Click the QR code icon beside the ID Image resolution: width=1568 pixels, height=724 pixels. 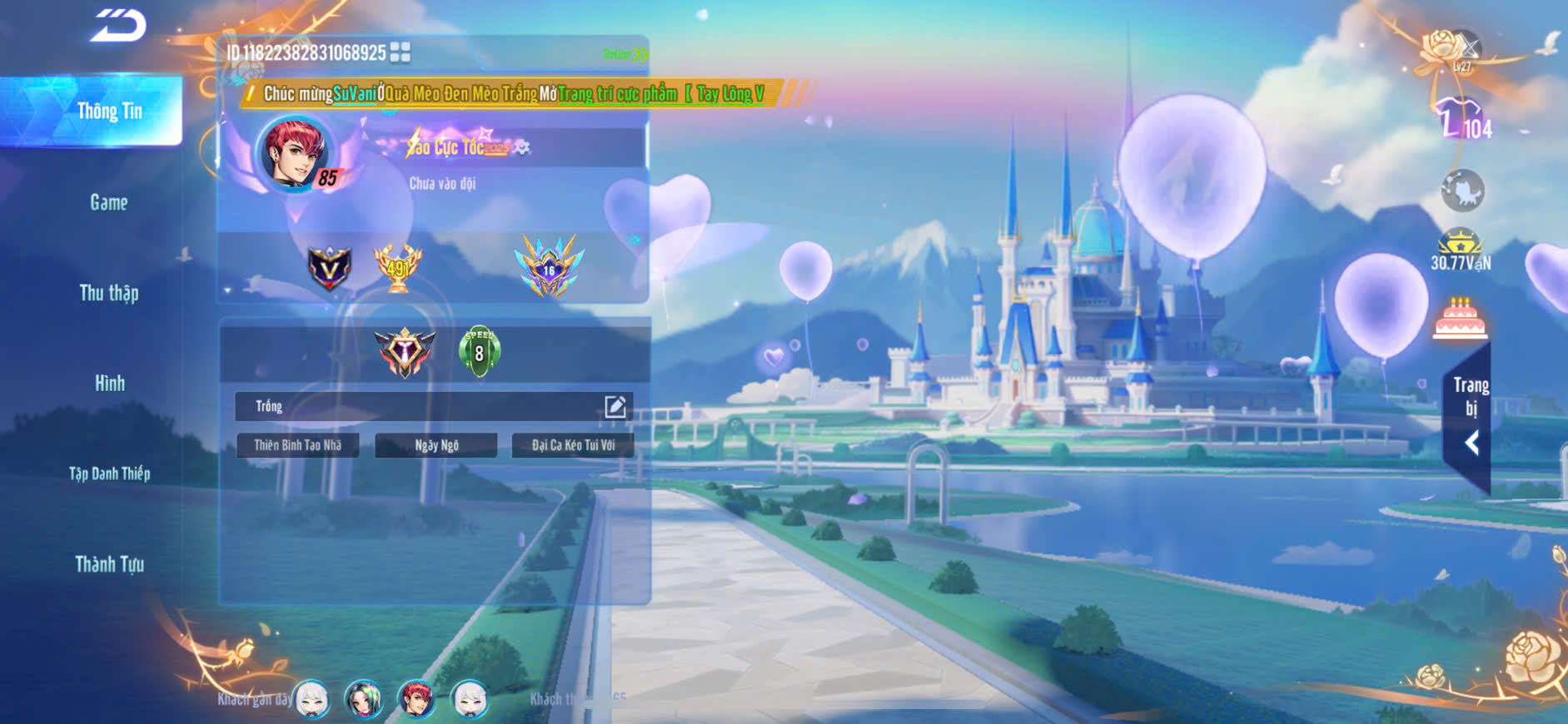click(400, 52)
